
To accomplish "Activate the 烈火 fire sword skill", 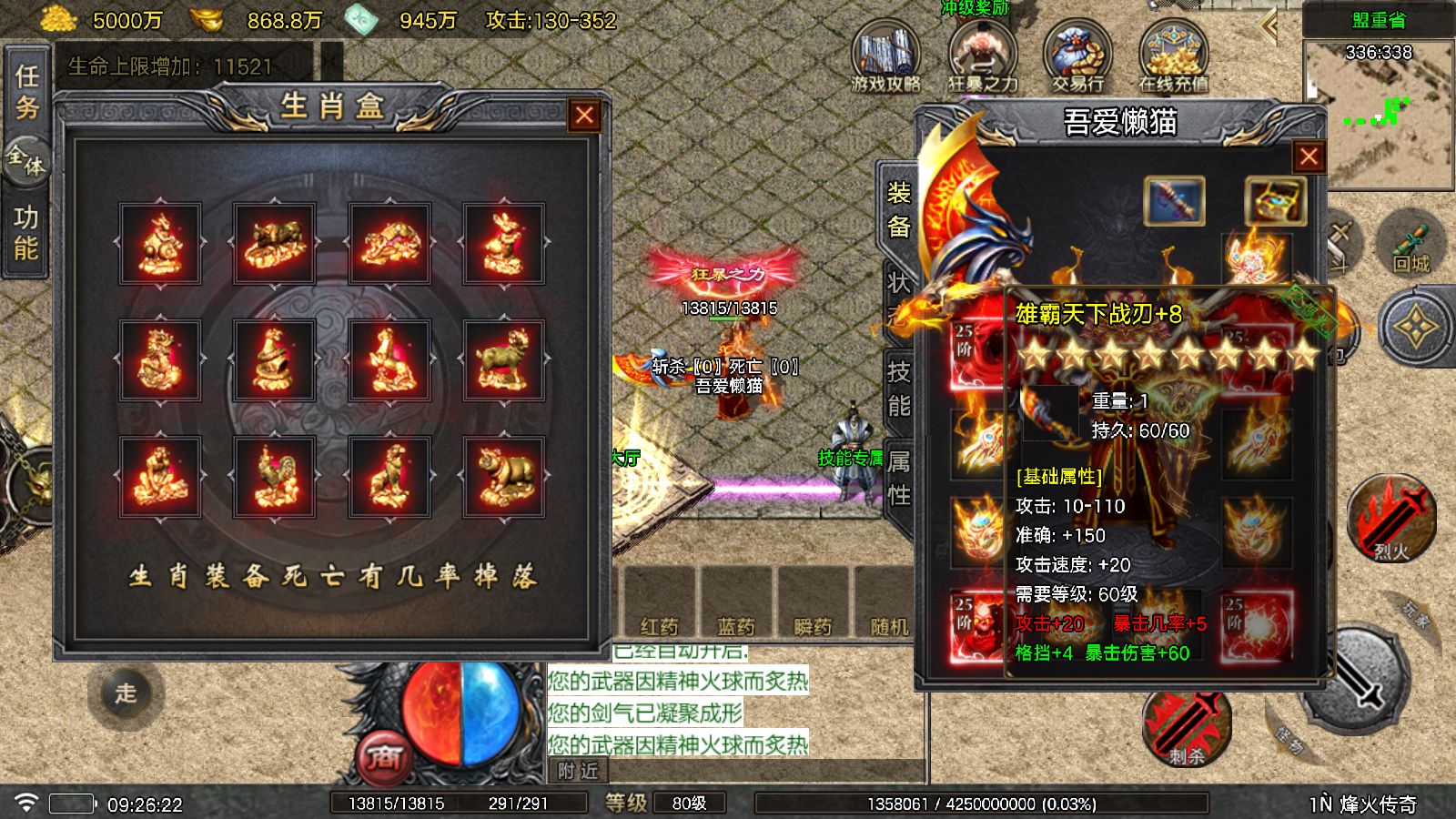I will [1390, 519].
